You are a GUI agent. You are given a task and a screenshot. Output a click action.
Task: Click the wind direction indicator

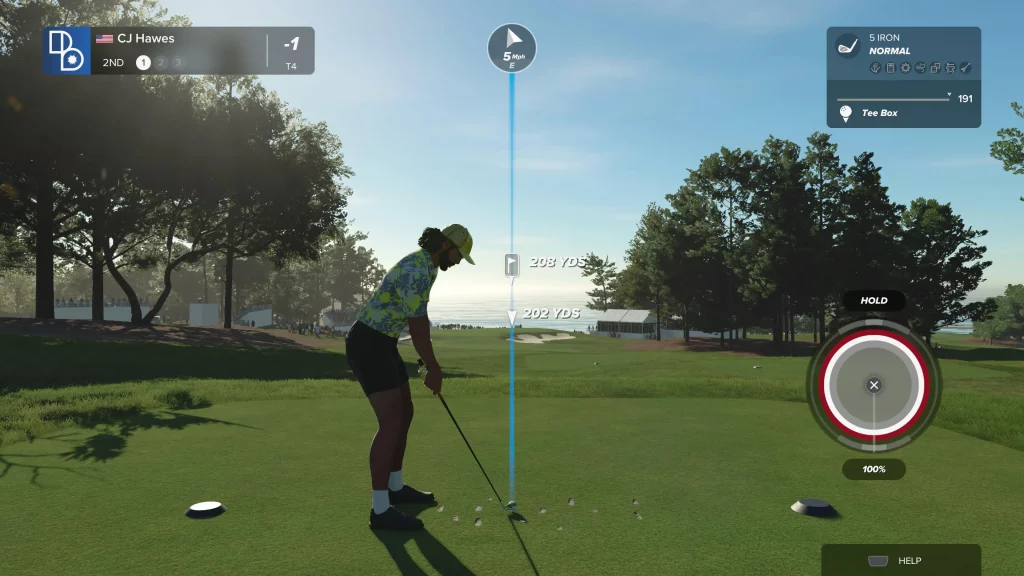click(512, 46)
